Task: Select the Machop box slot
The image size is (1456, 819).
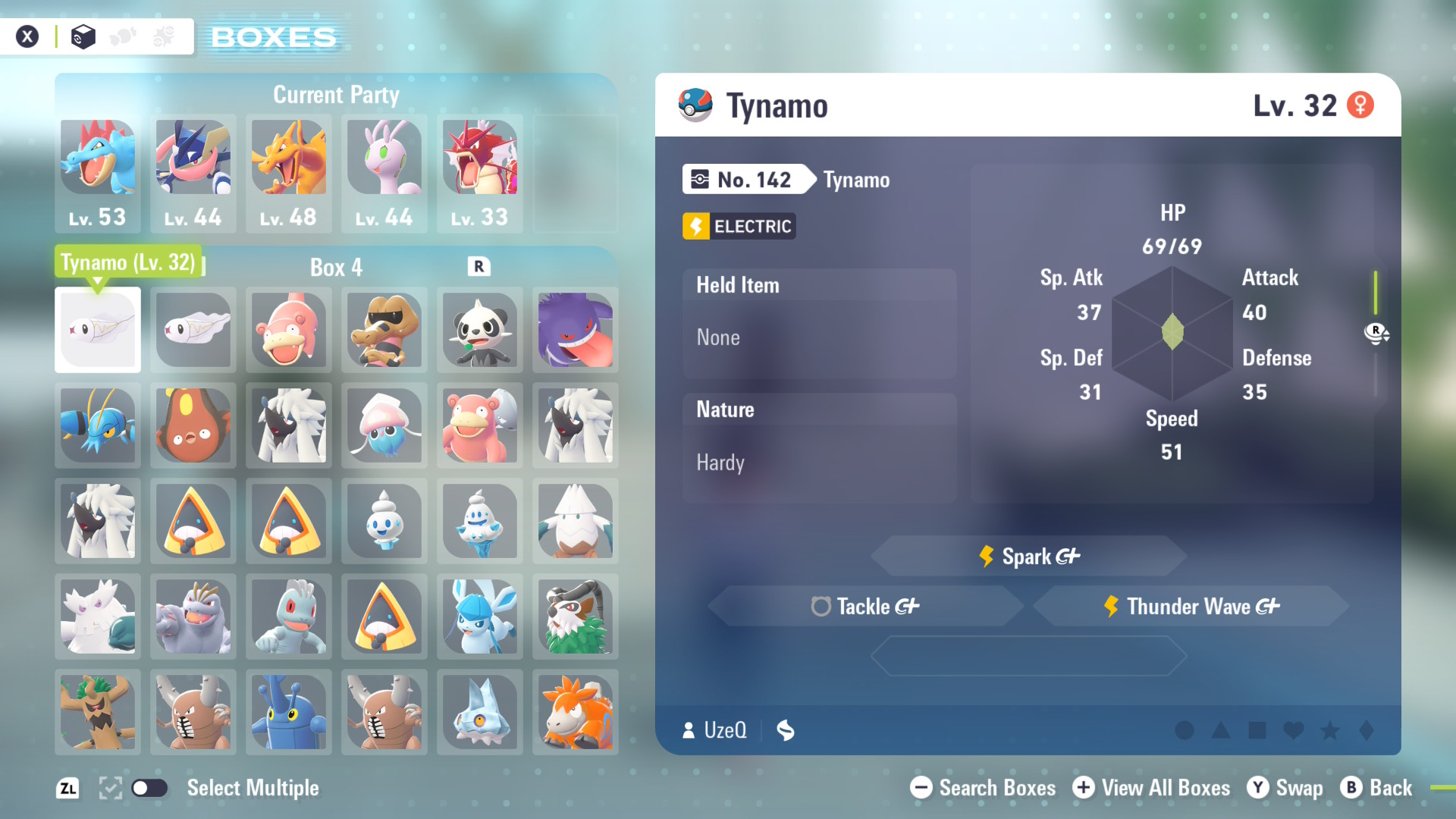Action: pyautogui.click(x=289, y=617)
